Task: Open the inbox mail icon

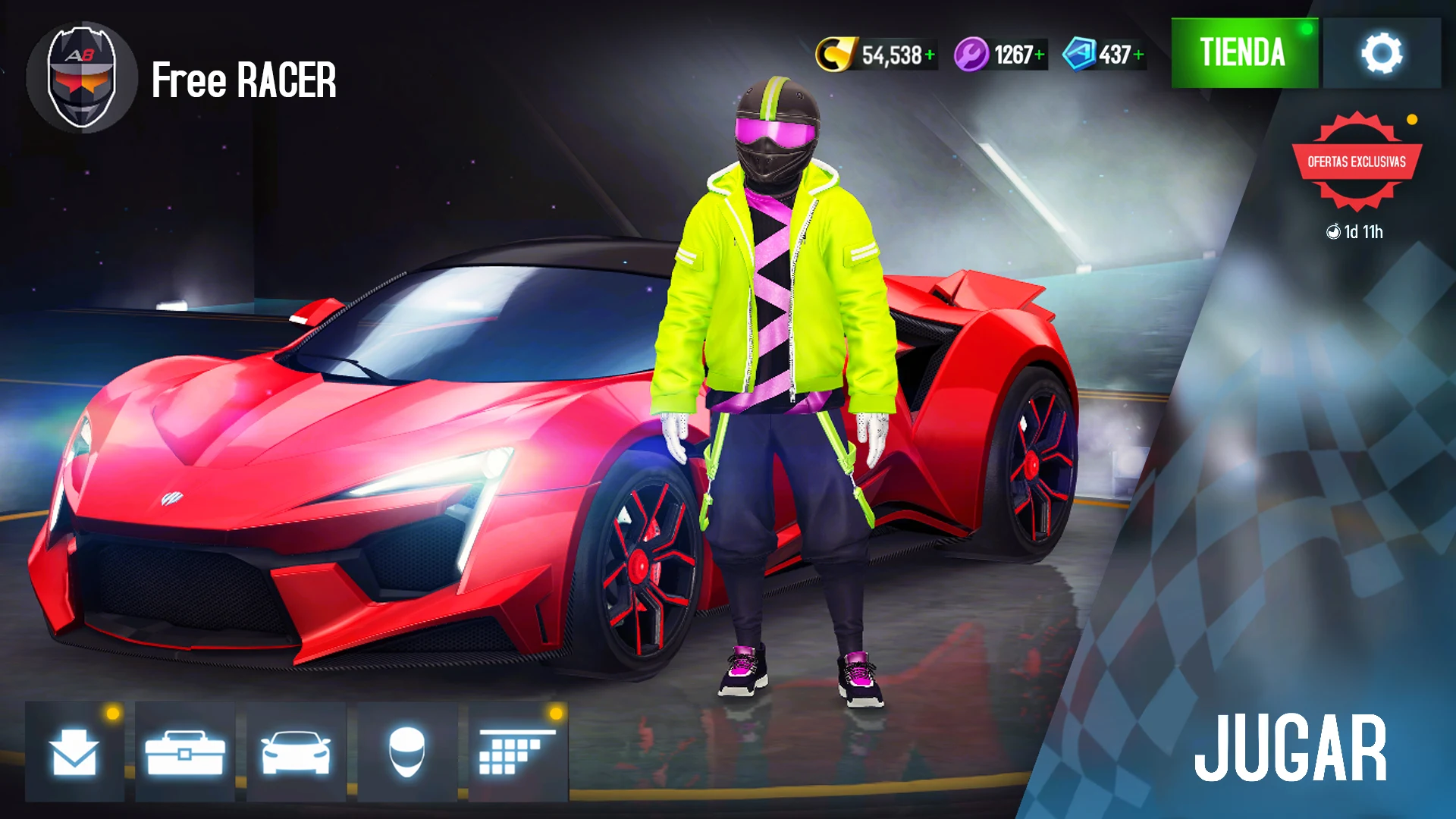Action: point(74,752)
